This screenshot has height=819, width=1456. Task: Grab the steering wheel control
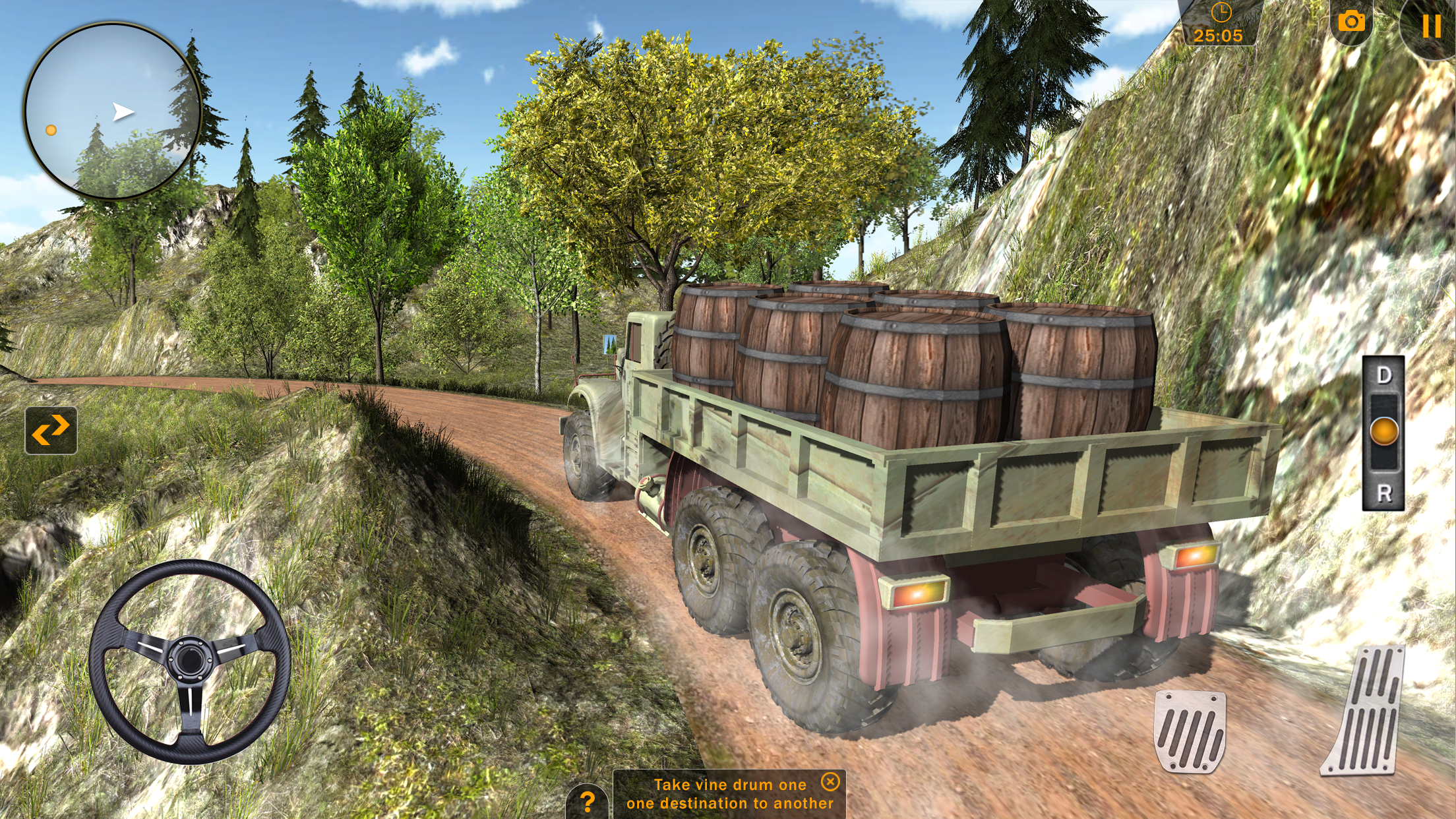click(x=190, y=661)
